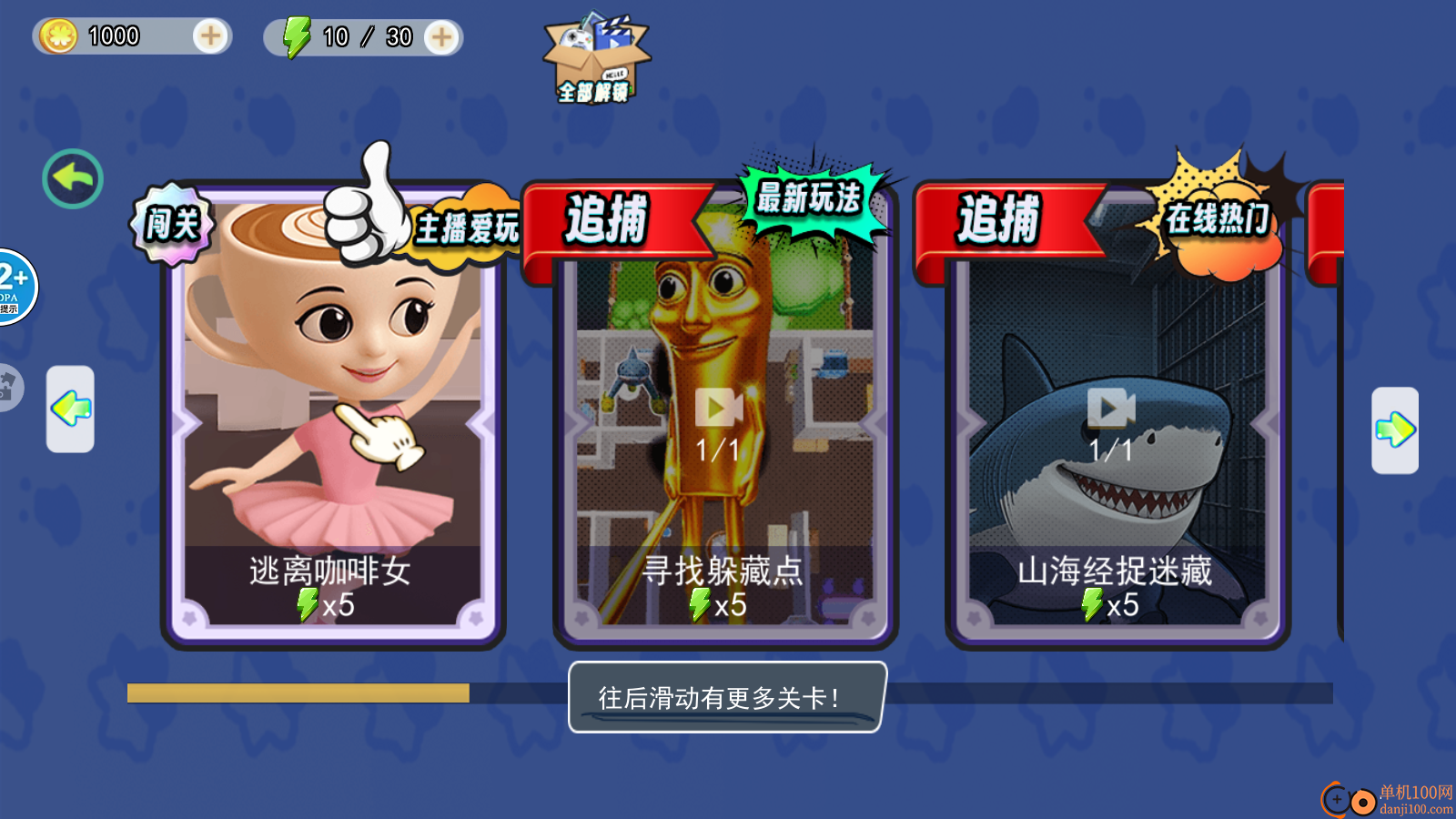Image resolution: width=1456 pixels, height=819 pixels.
Task: Click the plus button to buy more coins
Action: (210, 36)
